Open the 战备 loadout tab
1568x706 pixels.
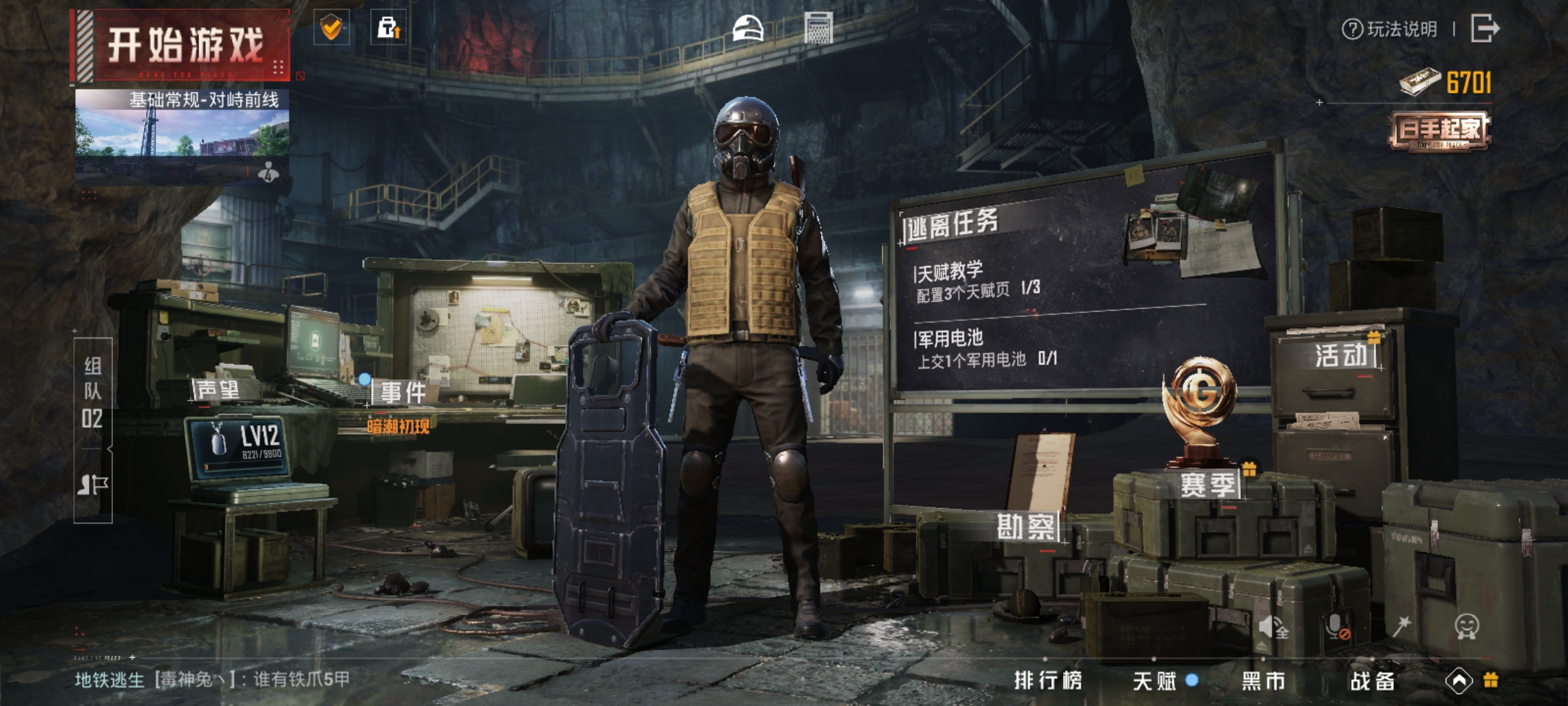tap(1373, 681)
